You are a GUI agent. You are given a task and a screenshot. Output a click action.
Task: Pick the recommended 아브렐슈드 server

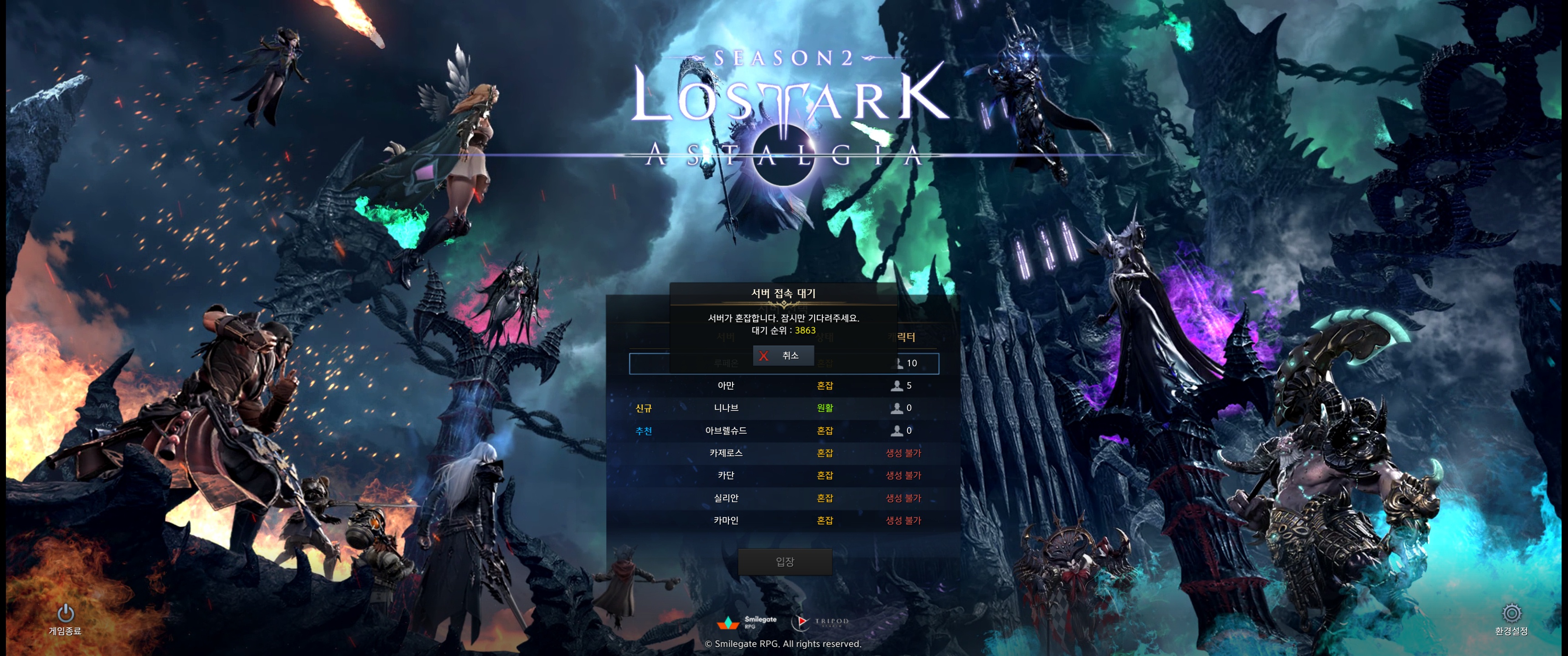(x=784, y=431)
